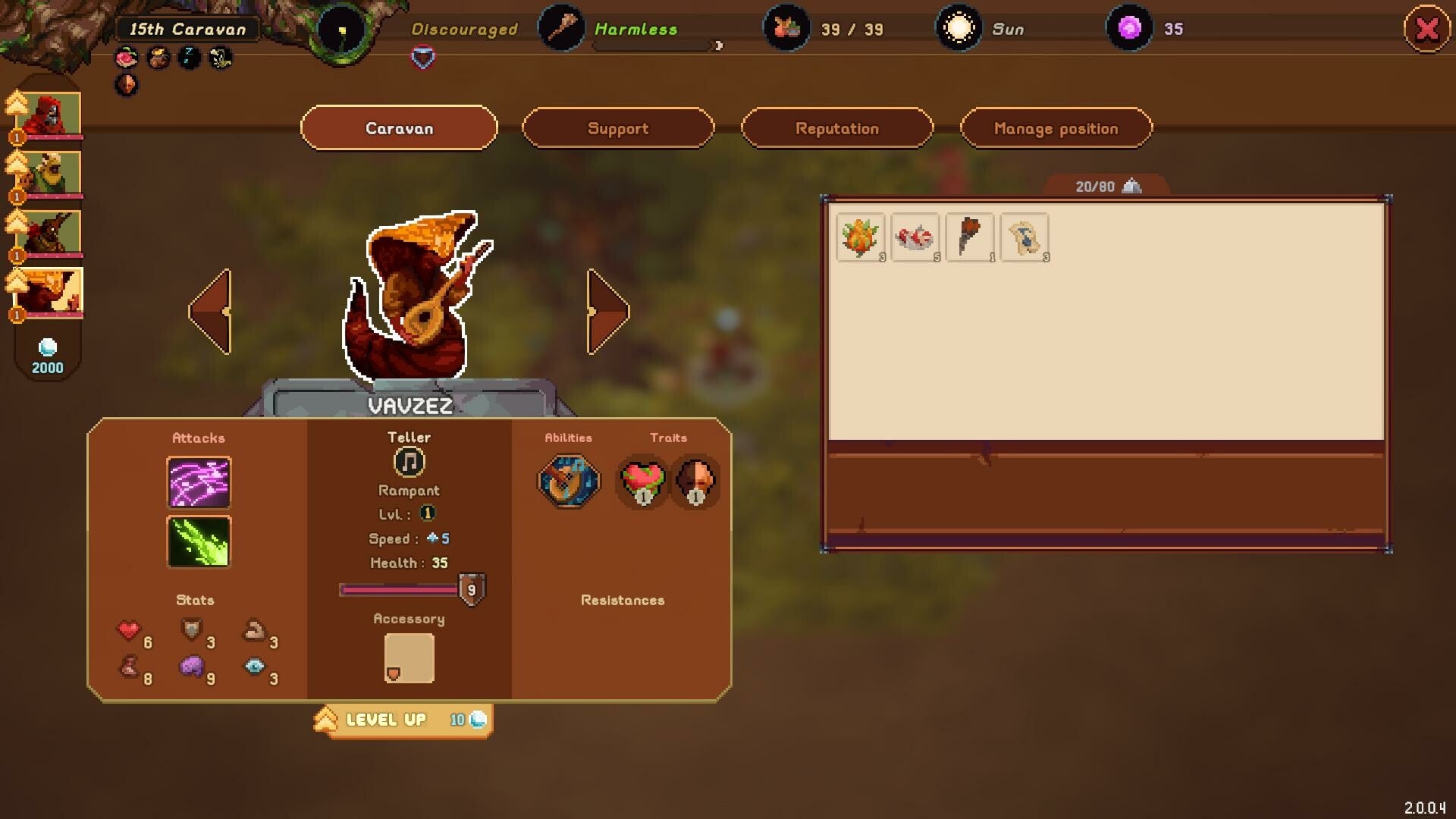Close the caravan screen with the red X
Viewport: 1456px width, 819px height.
[1426, 30]
